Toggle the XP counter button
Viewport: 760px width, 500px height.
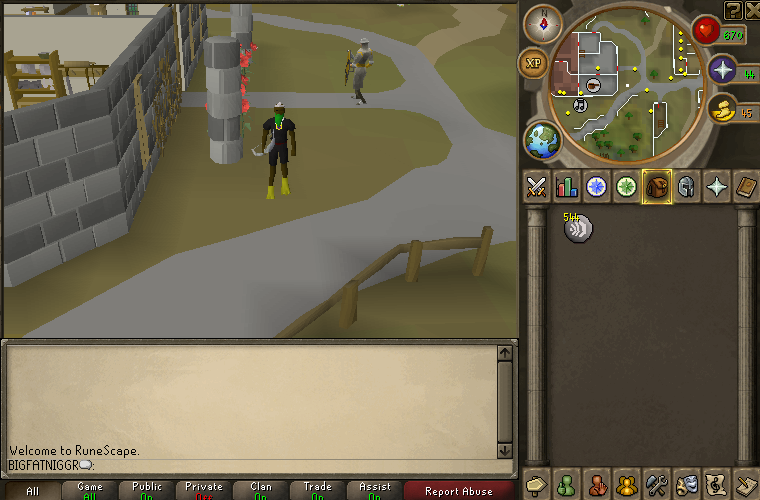(x=533, y=63)
